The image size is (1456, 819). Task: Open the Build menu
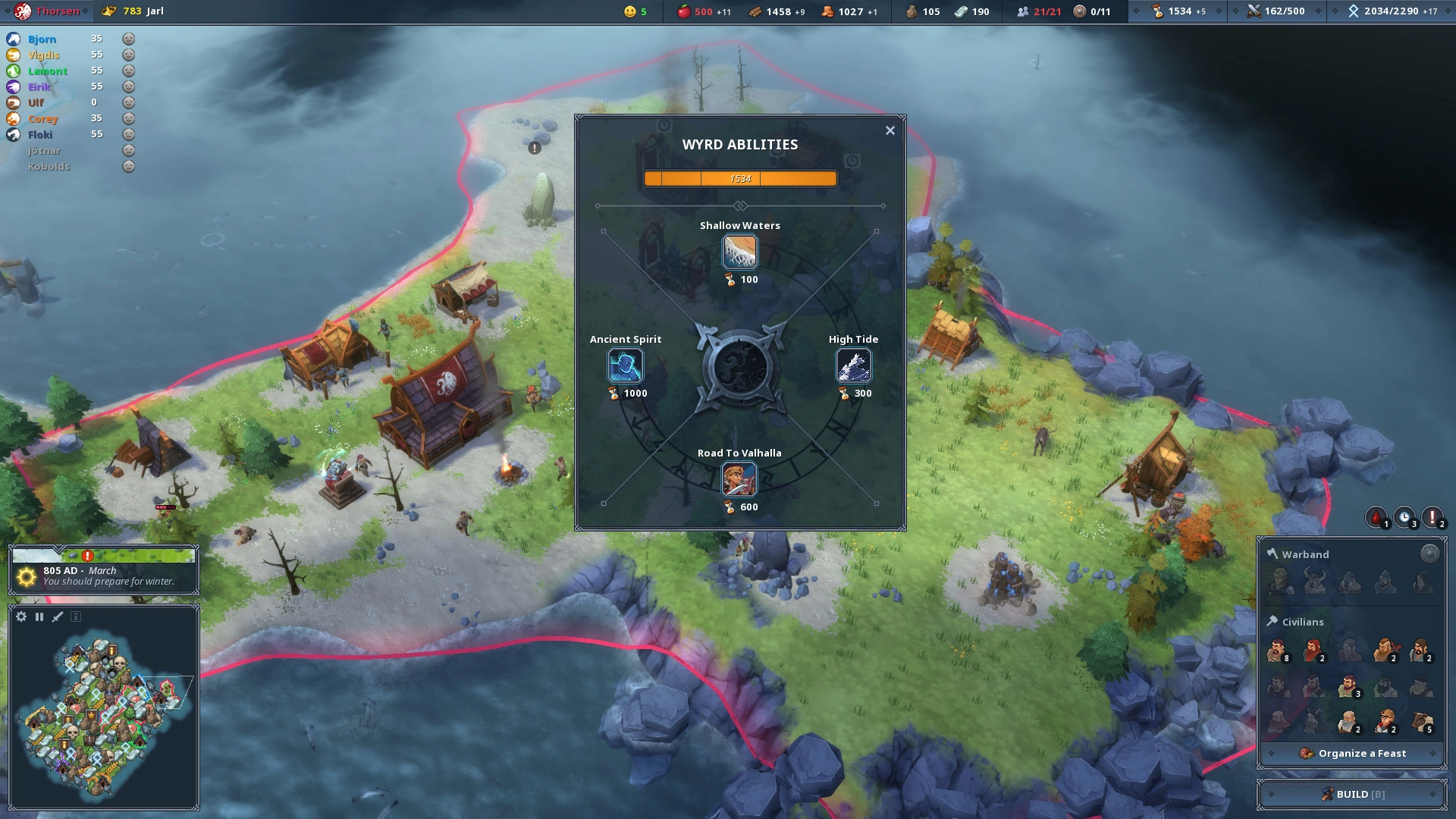point(1353,794)
